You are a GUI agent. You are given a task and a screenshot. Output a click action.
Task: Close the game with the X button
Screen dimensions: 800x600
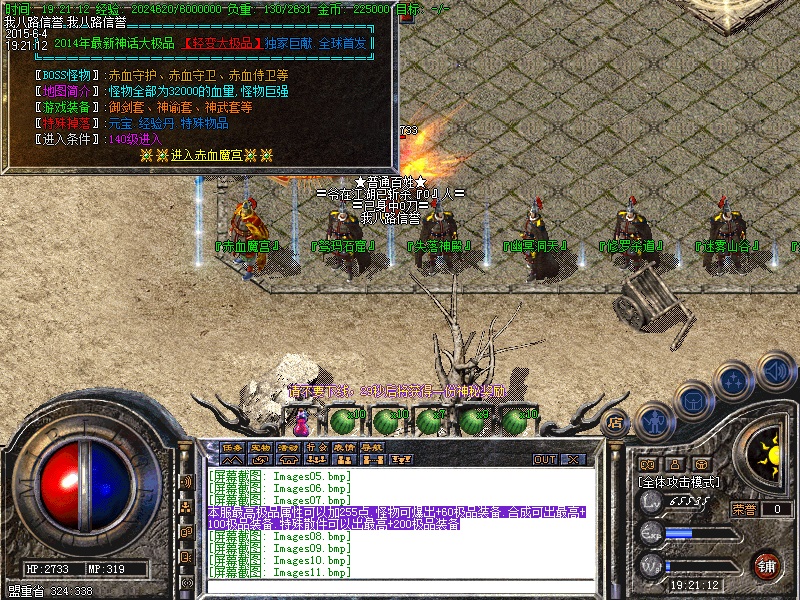[x=573, y=460]
